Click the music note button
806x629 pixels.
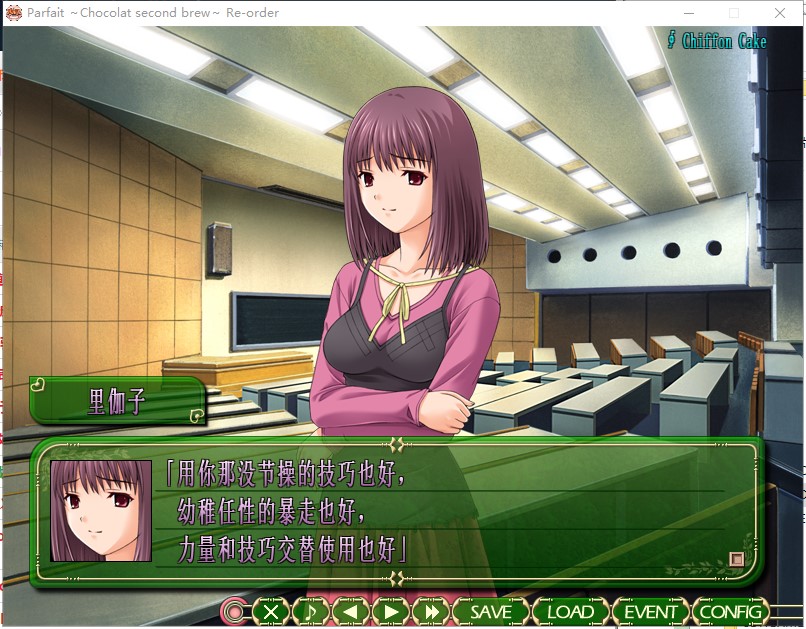tap(311, 611)
